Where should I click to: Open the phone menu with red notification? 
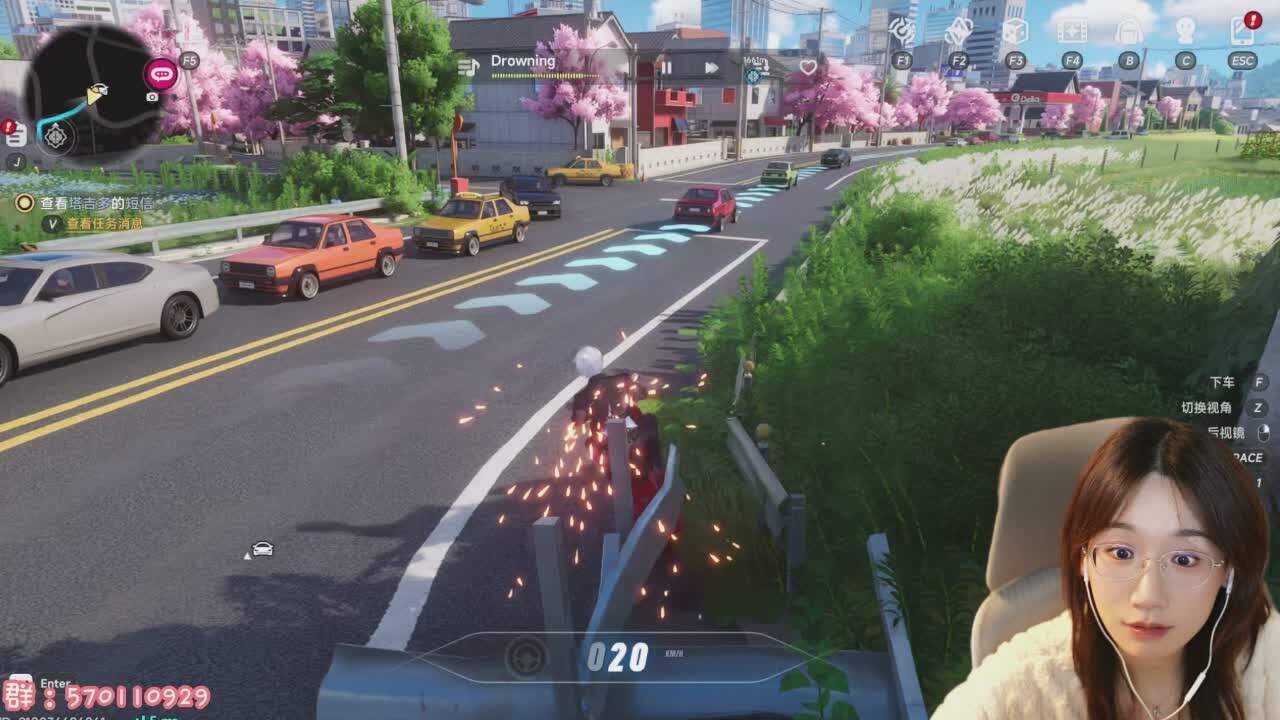[x=1242, y=31]
